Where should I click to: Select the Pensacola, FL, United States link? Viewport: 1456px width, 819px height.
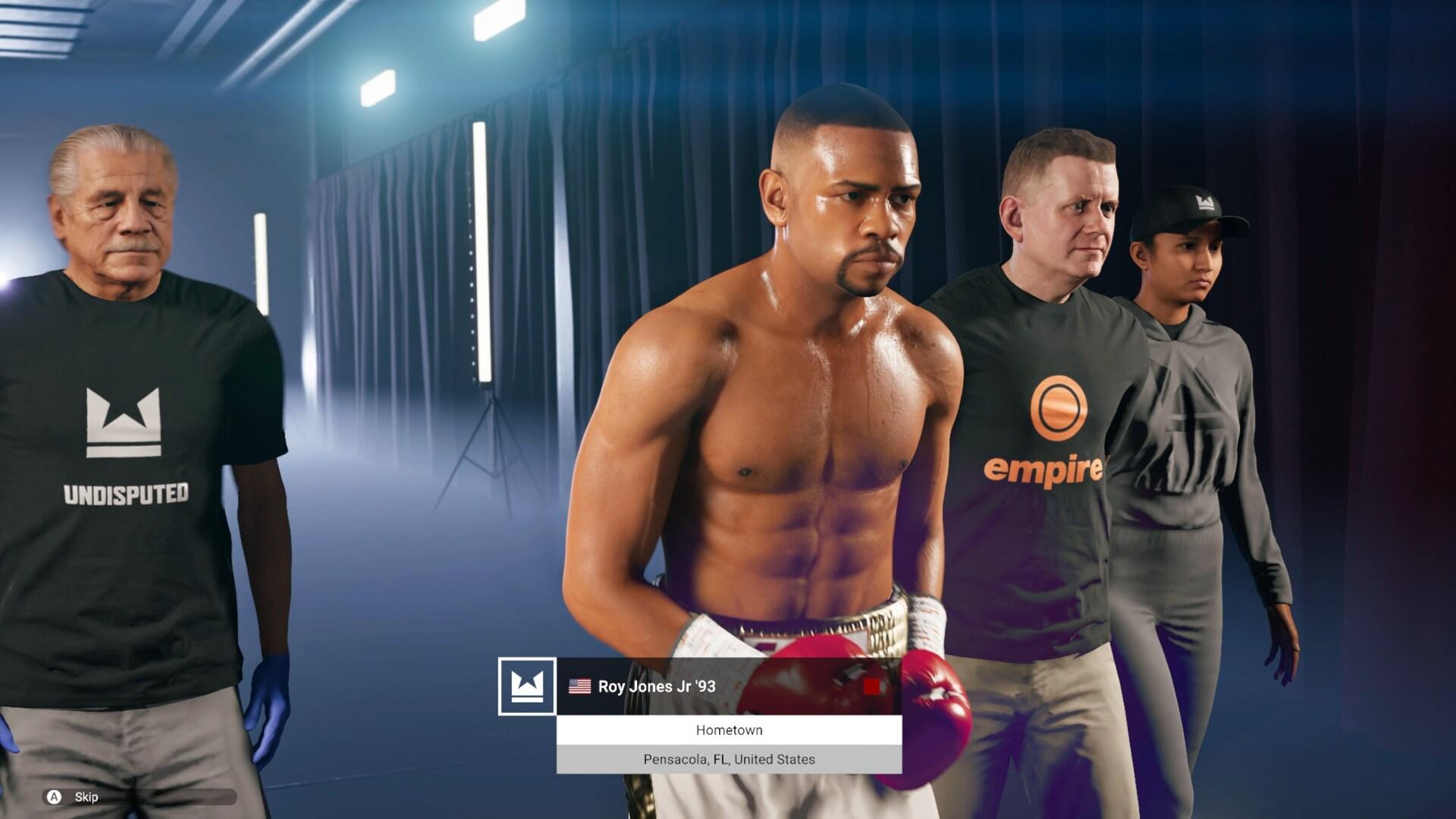(x=728, y=758)
